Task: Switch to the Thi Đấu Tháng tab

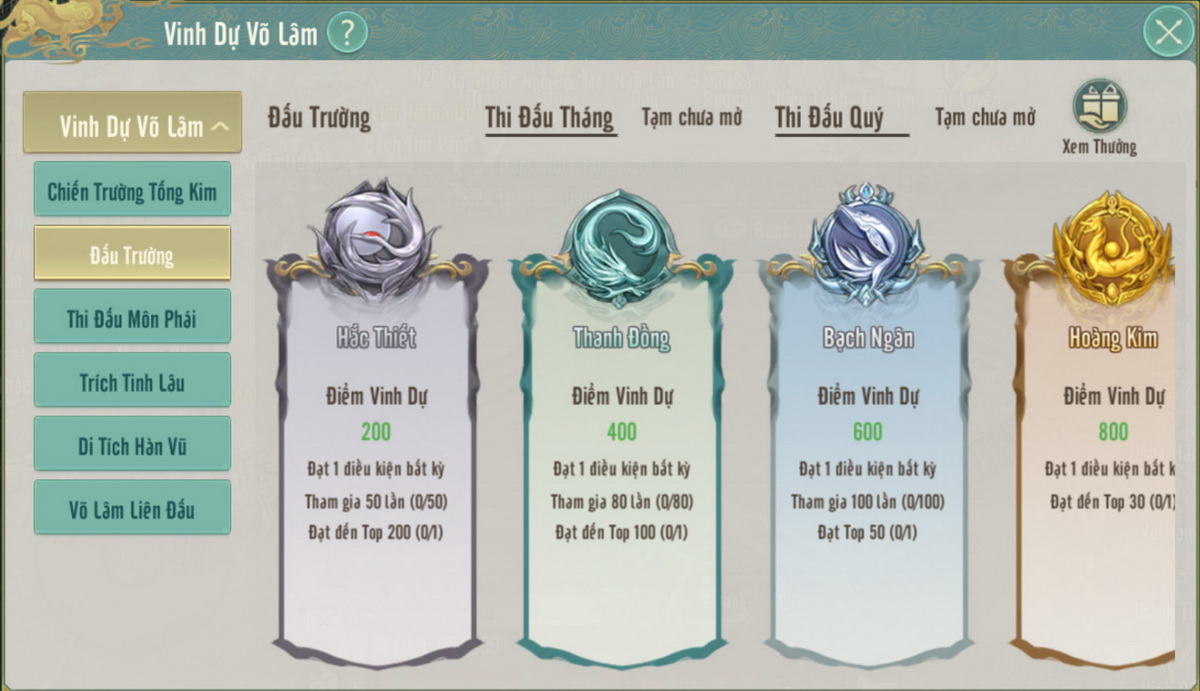Action: pyautogui.click(x=549, y=117)
